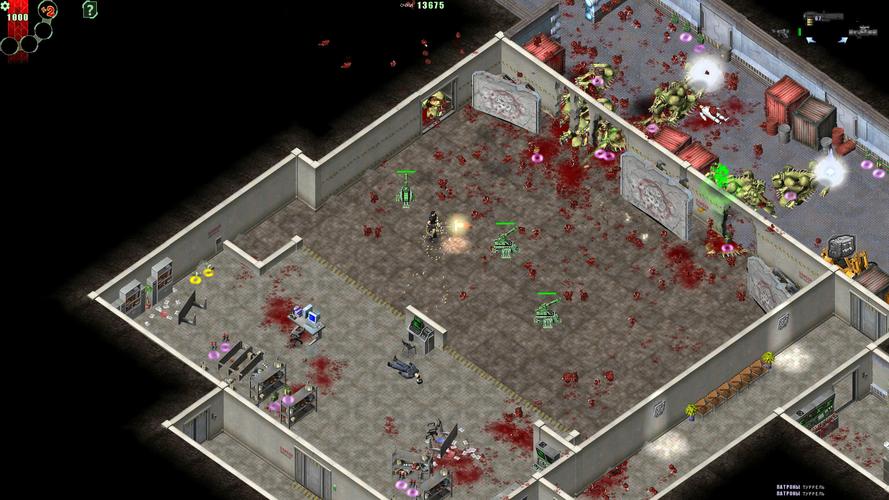The height and width of the screenshot is (500, 889).
Task: Select the red number 2 implant slot
Action: click(48, 11)
